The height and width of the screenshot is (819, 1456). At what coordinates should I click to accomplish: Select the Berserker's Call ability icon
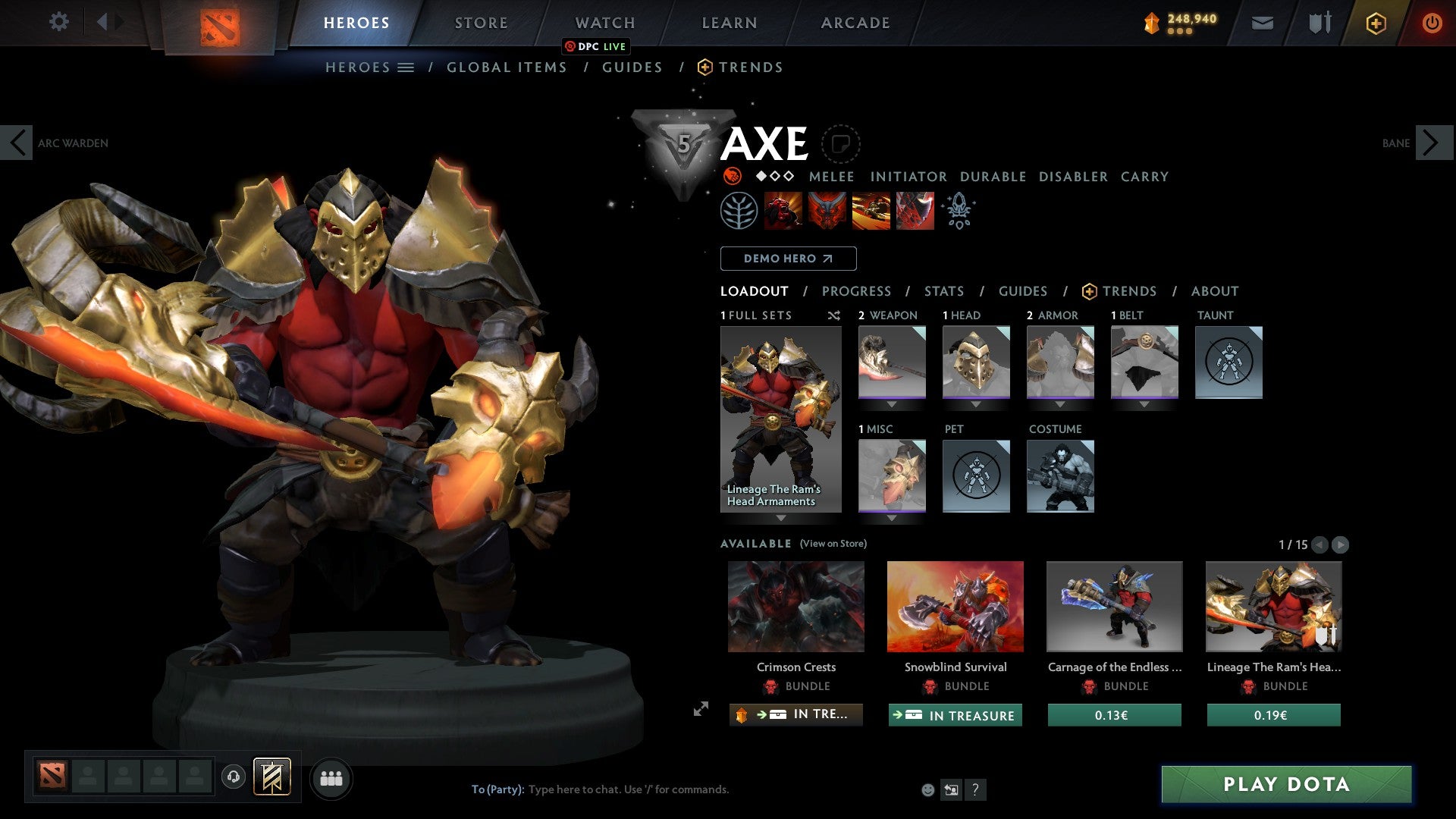[x=783, y=210]
